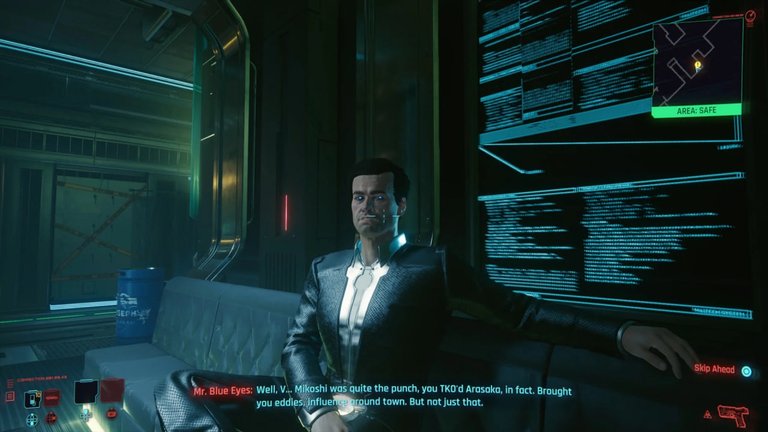
Task: Select the inhaler consumable quick slot
Action: point(33,397)
